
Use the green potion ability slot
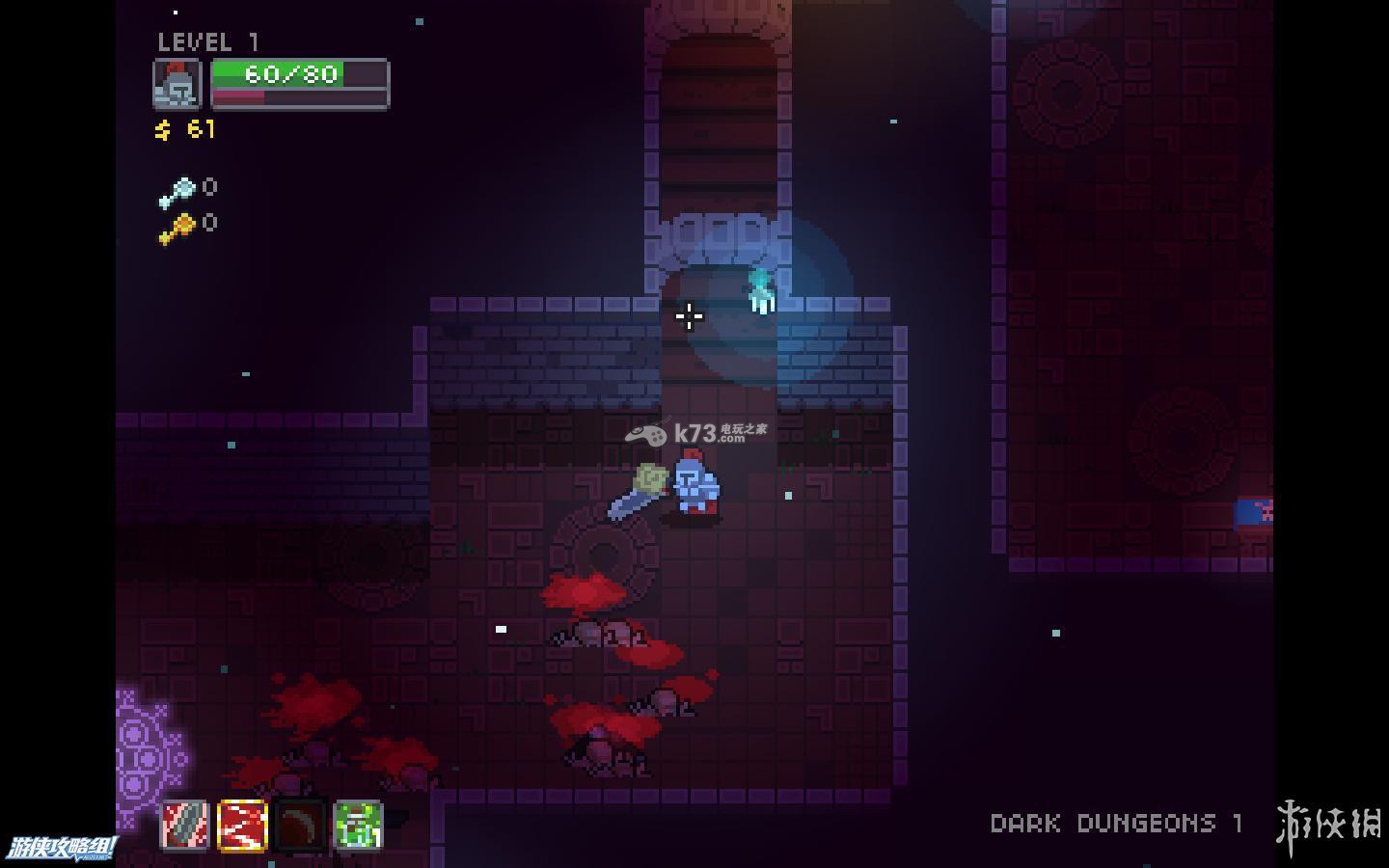pyautogui.click(x=358, y=826)
